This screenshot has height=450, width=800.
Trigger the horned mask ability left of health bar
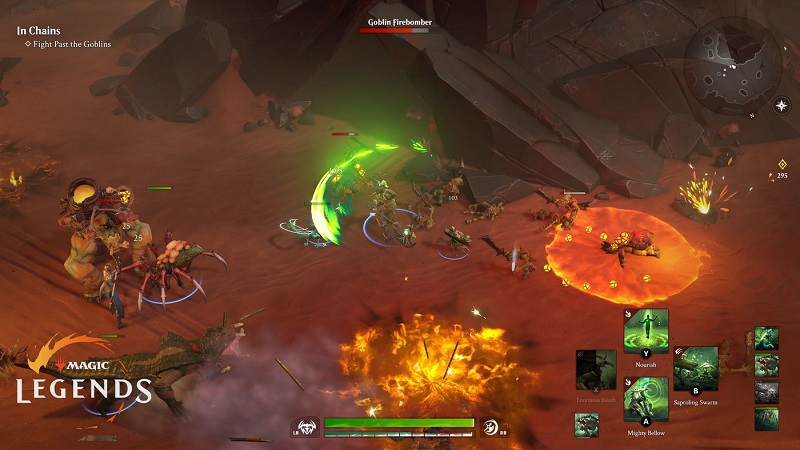point(309,427)
